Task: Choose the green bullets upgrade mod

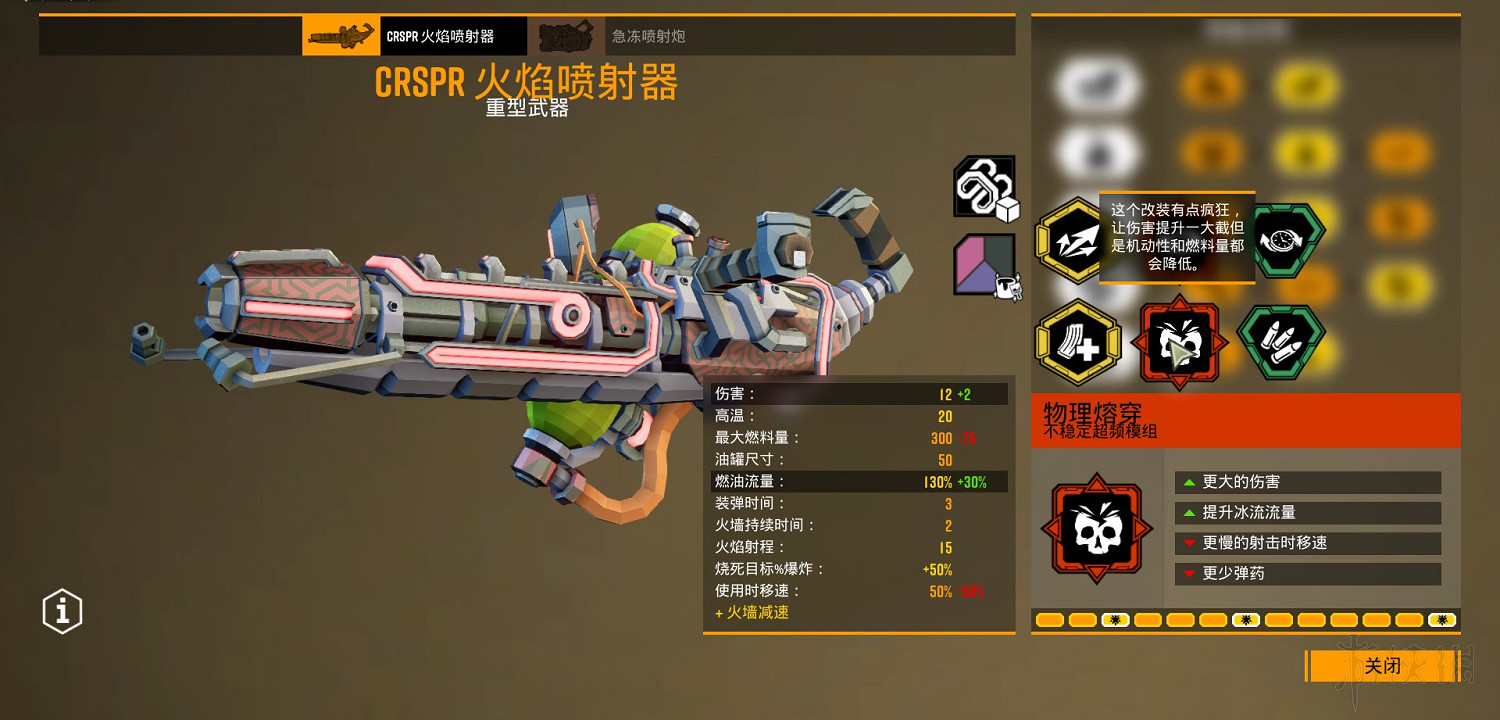Action: point(1283,342)
